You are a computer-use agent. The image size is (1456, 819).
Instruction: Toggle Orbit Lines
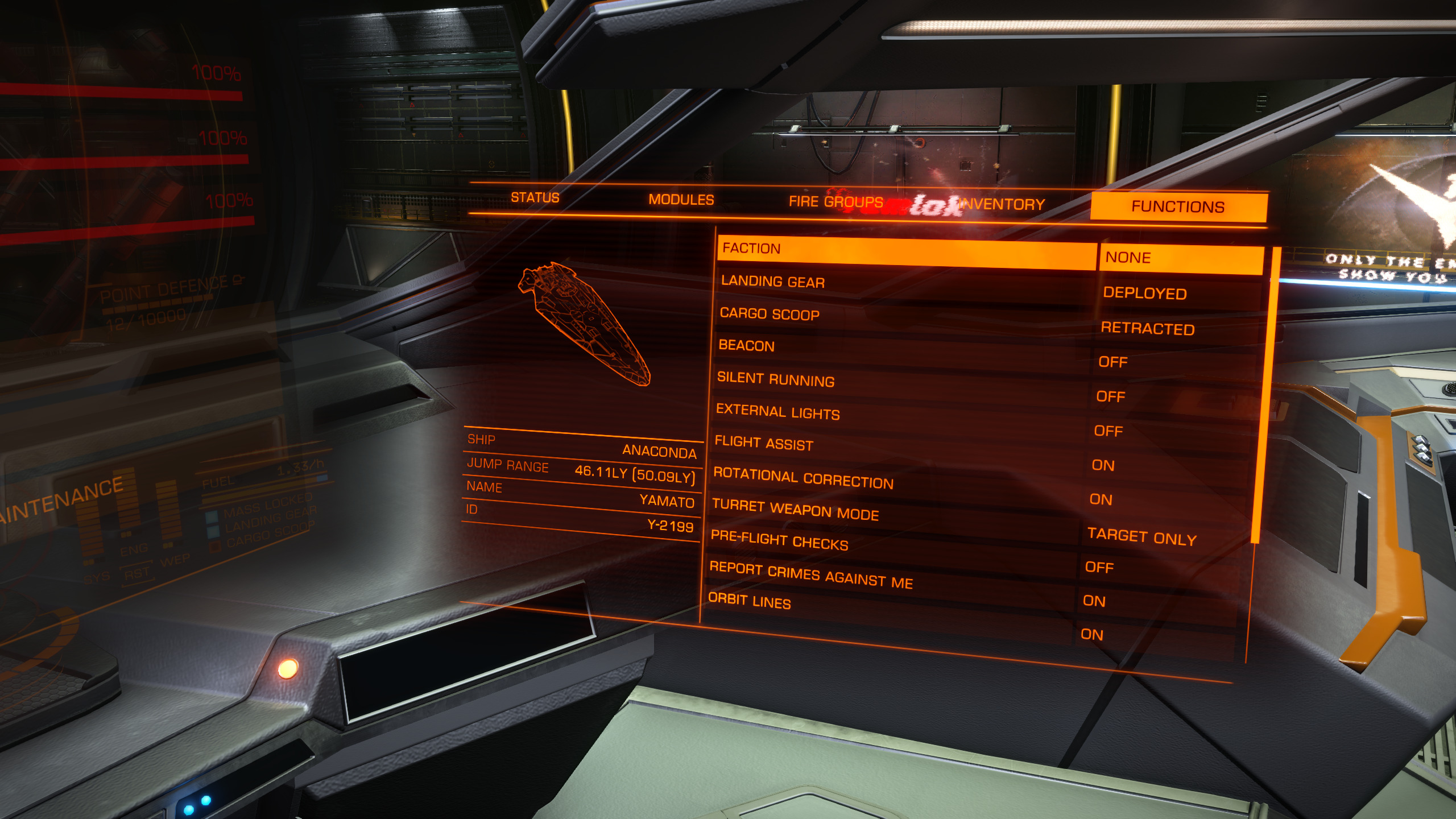point(890,609)
